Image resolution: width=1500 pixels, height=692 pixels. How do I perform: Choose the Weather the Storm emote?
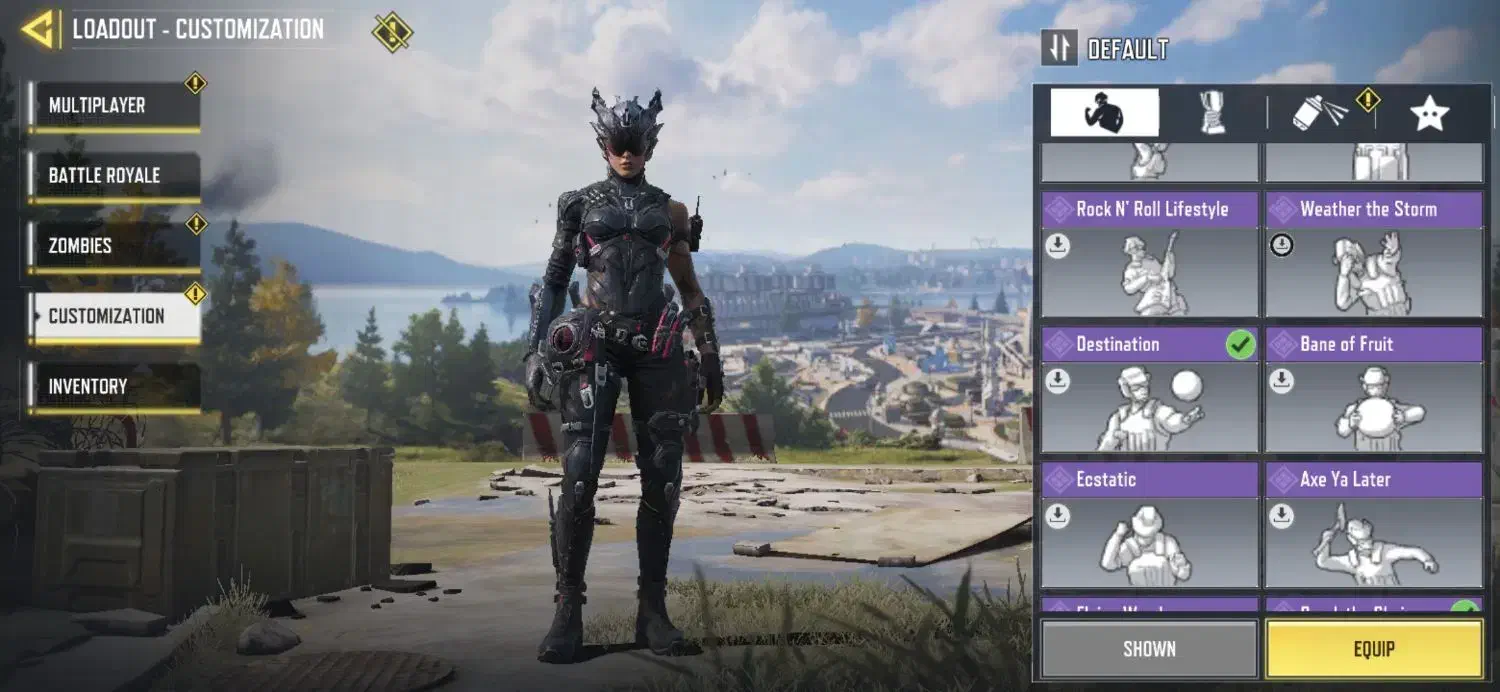point(1373,256)
